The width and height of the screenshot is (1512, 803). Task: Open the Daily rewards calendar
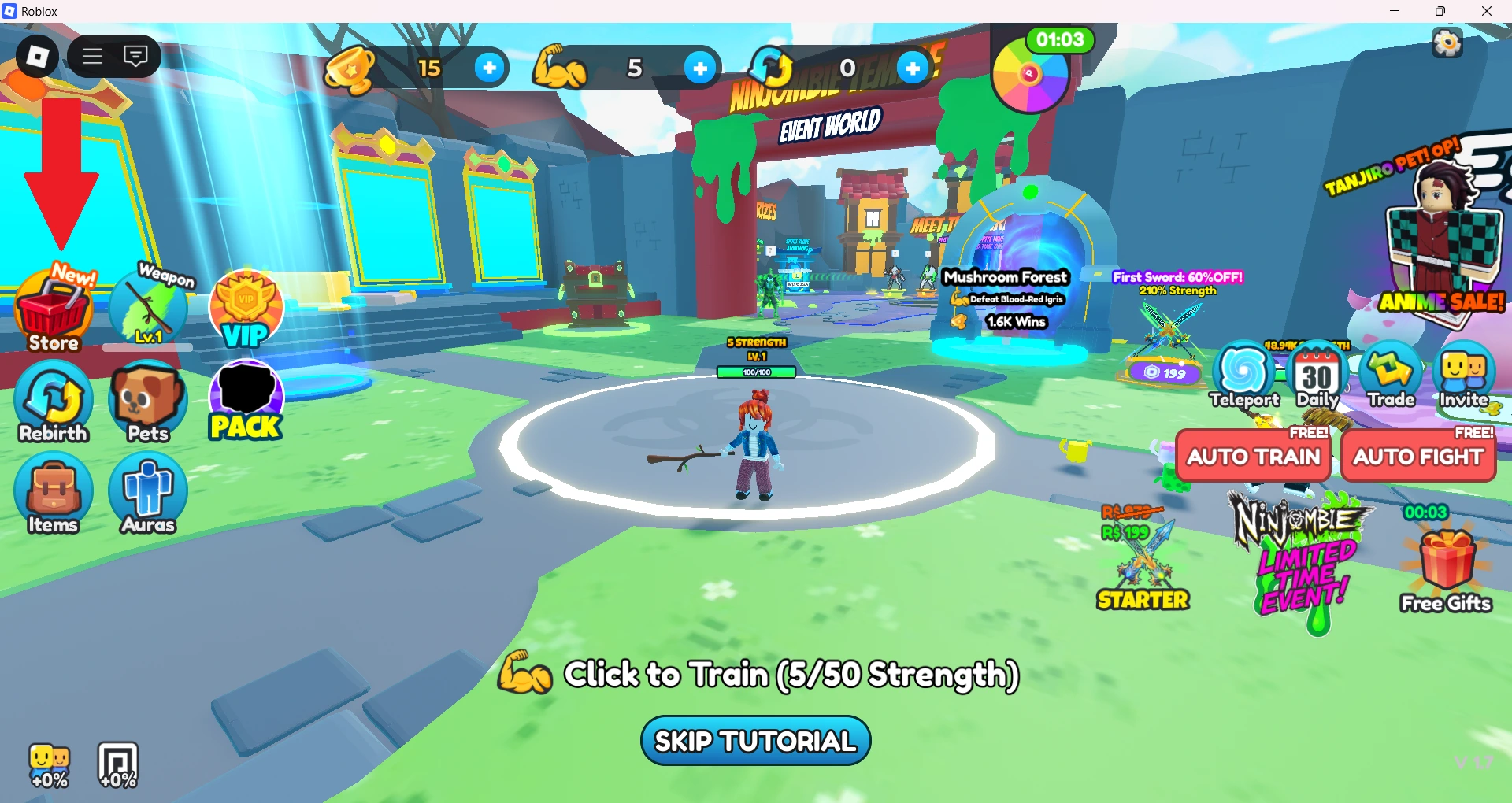pyautogui.click(x=1317, y=376)
